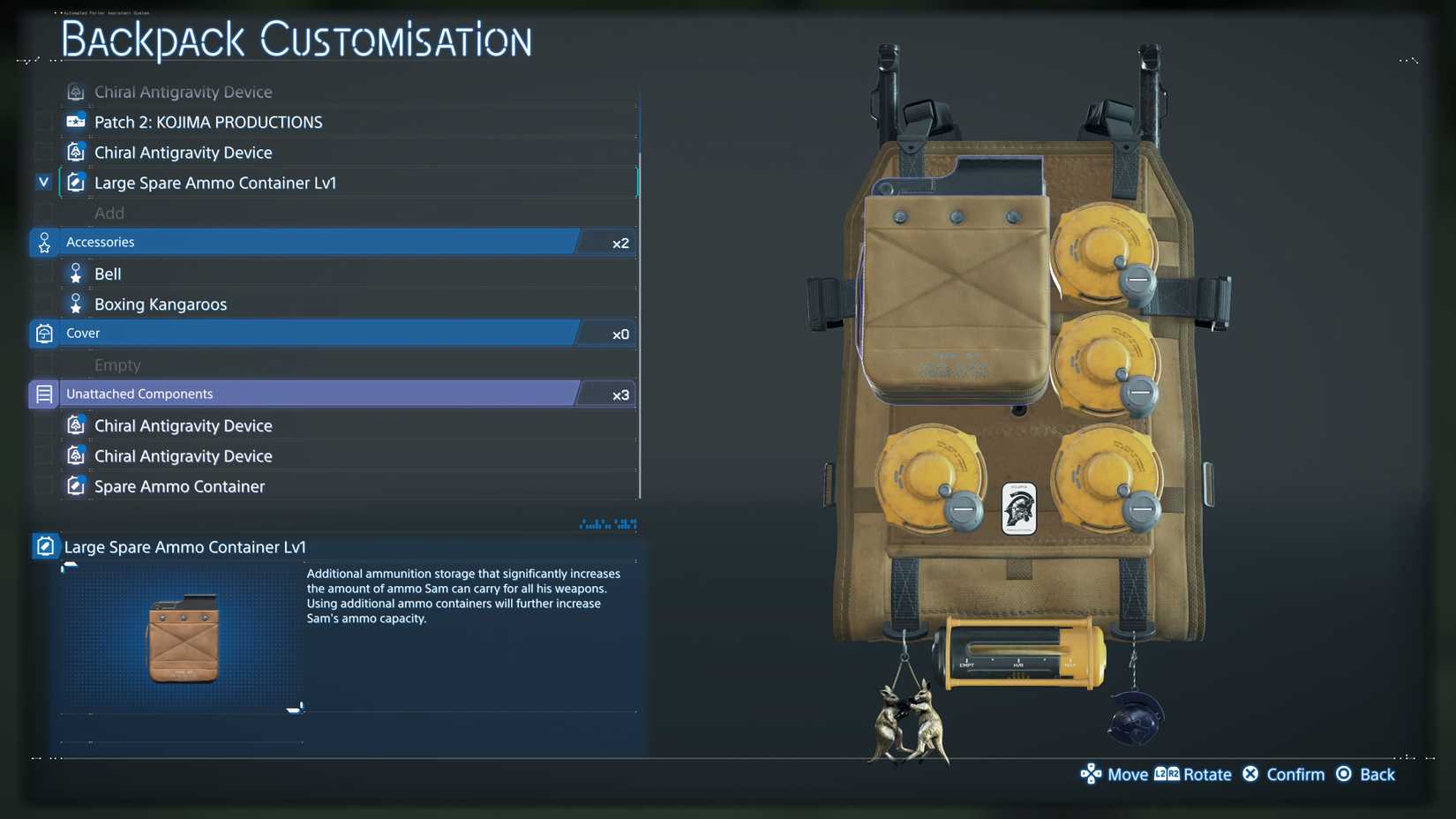Select the Patch 2: KOJIMA PRODUCTIONS icon
Image resolution: width=1456 pixels, height=819 pixels.
coord(75,121)
